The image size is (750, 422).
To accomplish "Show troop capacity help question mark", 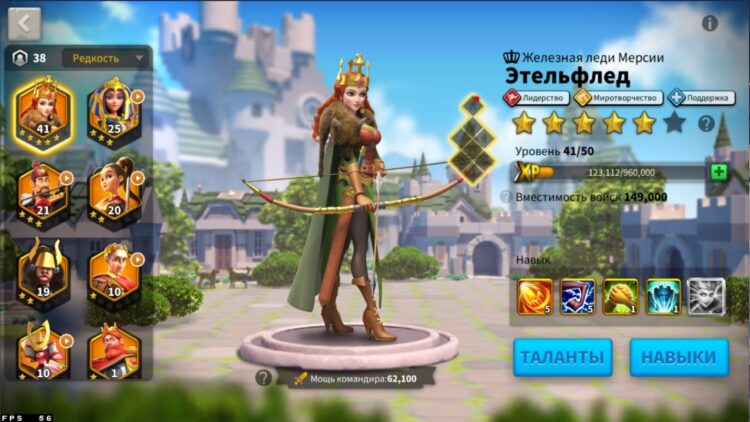I will click(506, 198).
